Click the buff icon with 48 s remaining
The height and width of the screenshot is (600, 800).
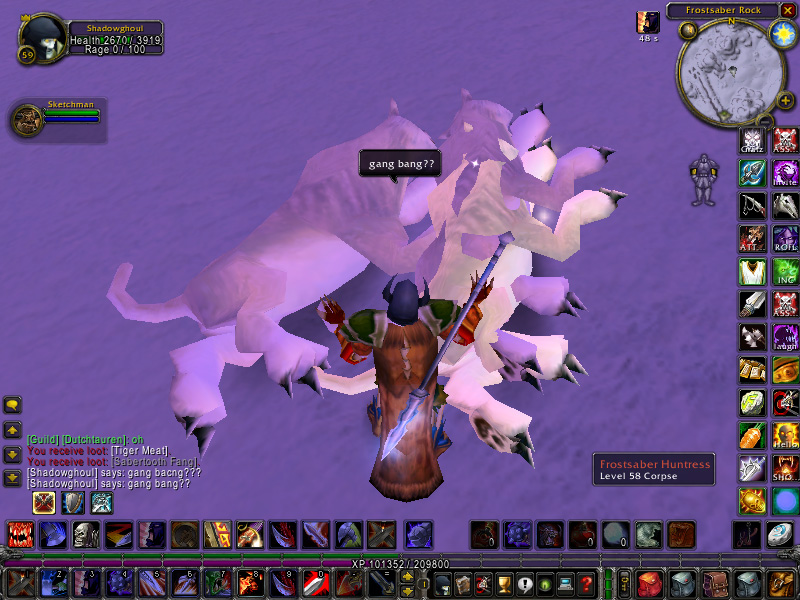tap(648, 22)
